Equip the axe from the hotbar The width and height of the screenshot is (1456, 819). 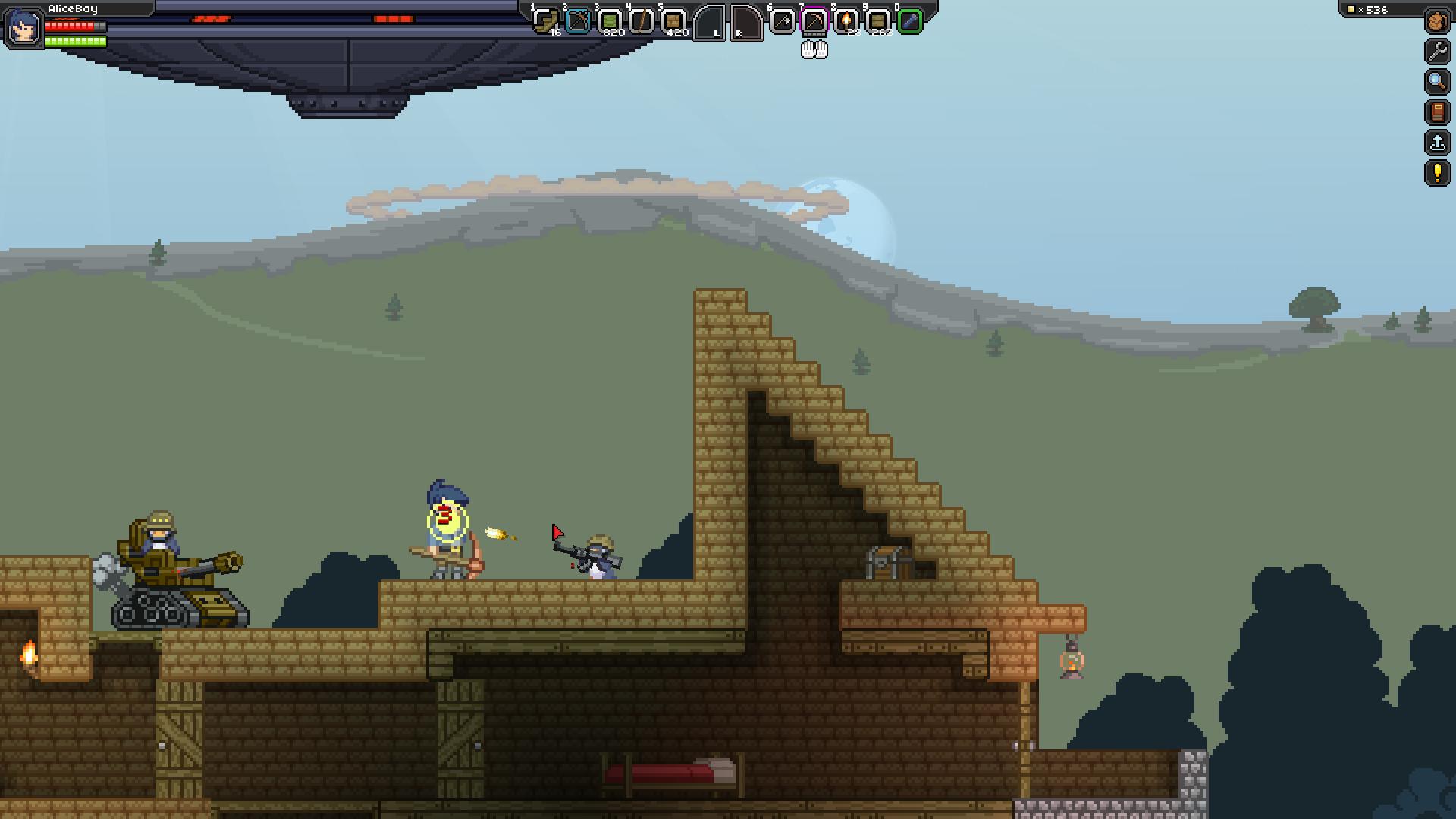coord(782,20)
